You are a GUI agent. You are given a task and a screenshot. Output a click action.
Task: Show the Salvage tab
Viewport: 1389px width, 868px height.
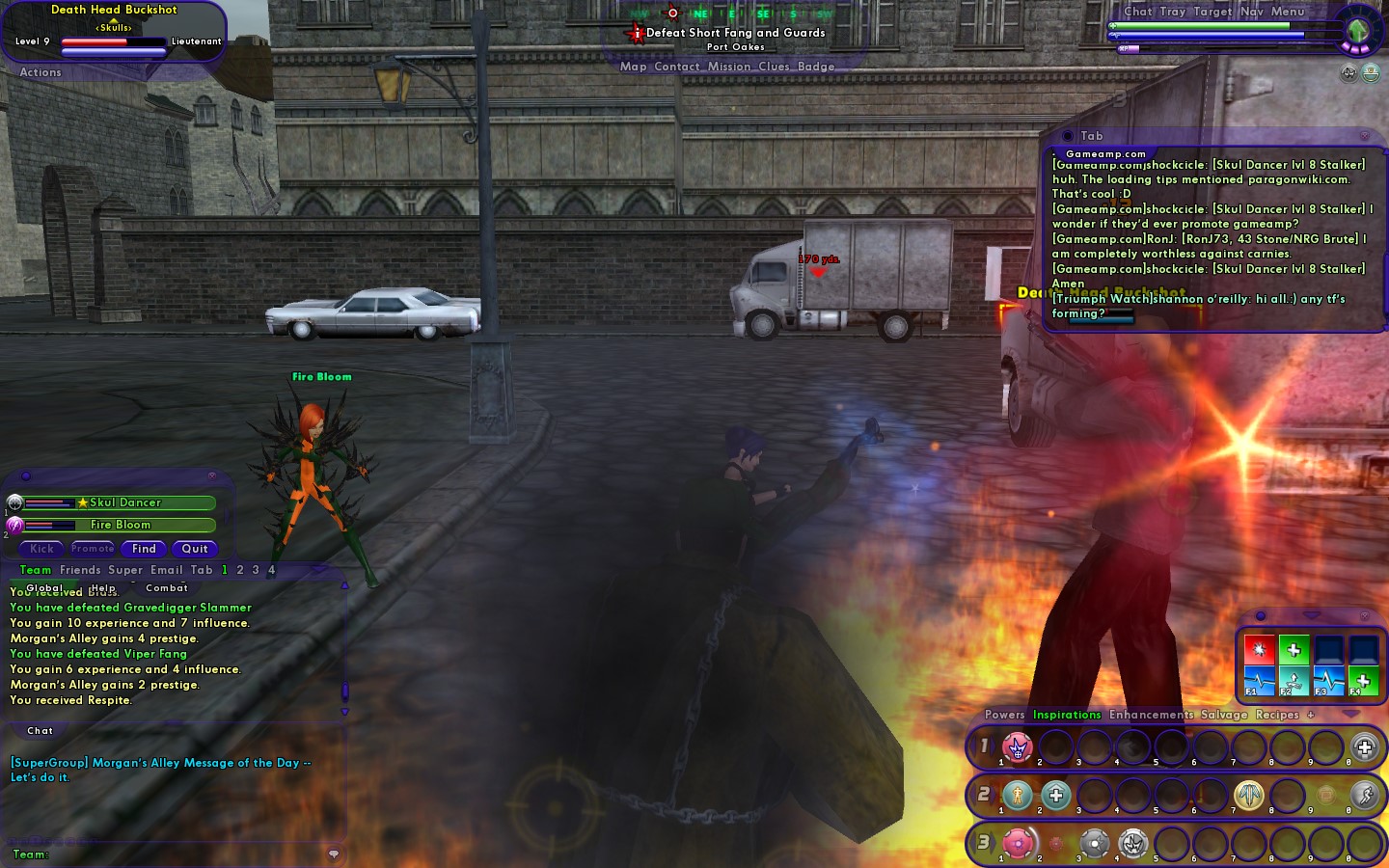click(x=1224, y=715)
